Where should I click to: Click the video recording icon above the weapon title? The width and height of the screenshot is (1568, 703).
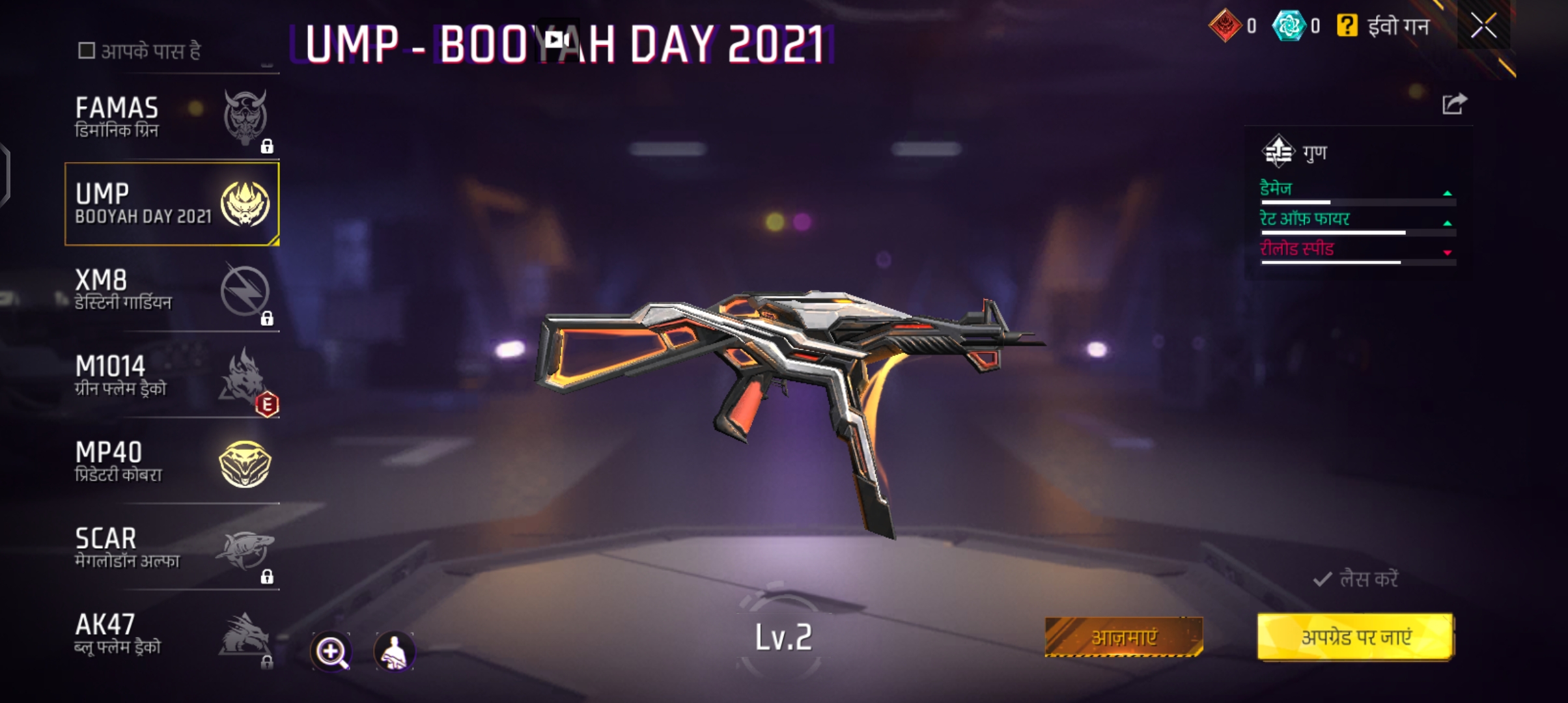[557, 39]
